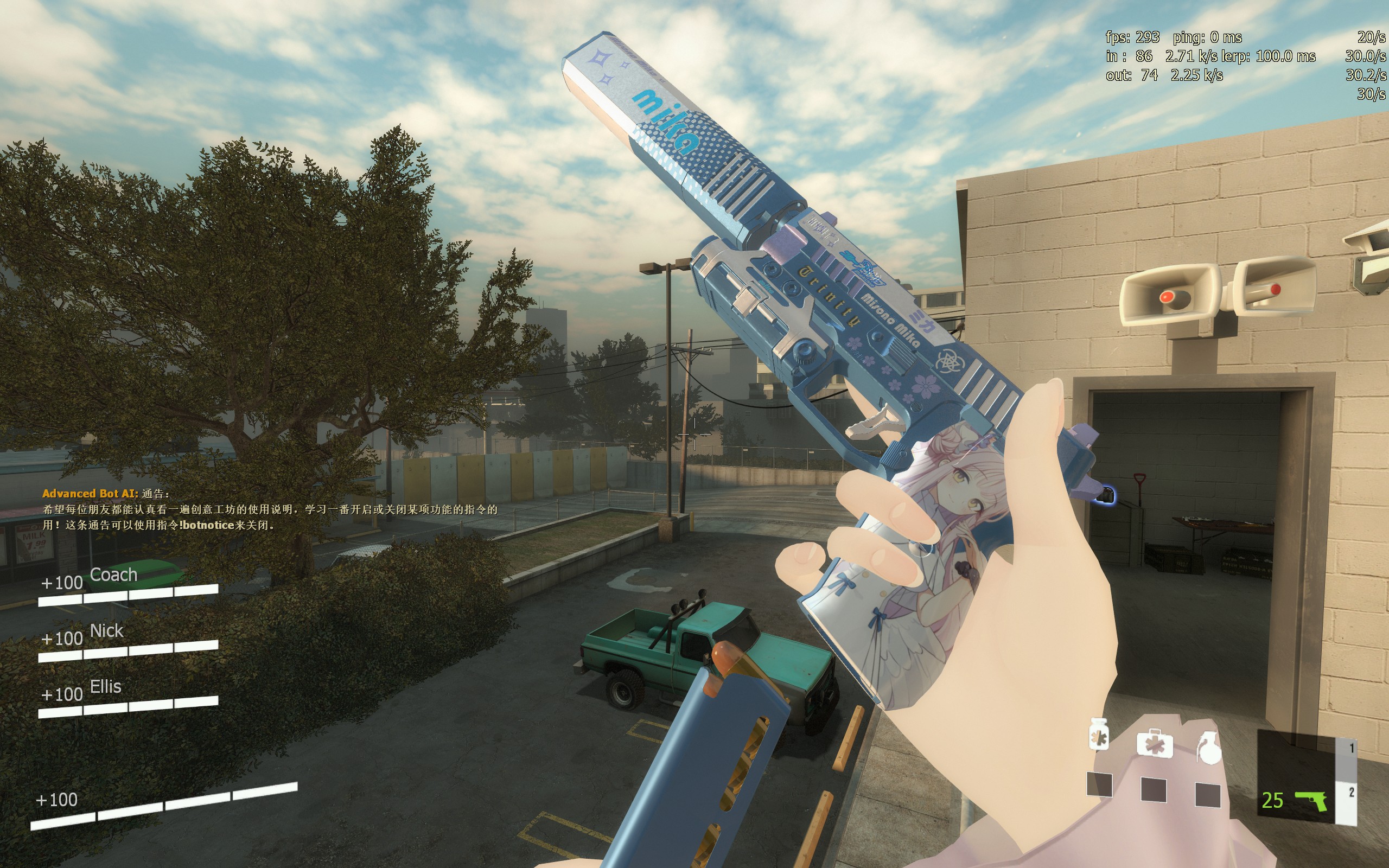1389x868 pixels.
Task: Select teammate Nick's name
Action: pos(107,630)
